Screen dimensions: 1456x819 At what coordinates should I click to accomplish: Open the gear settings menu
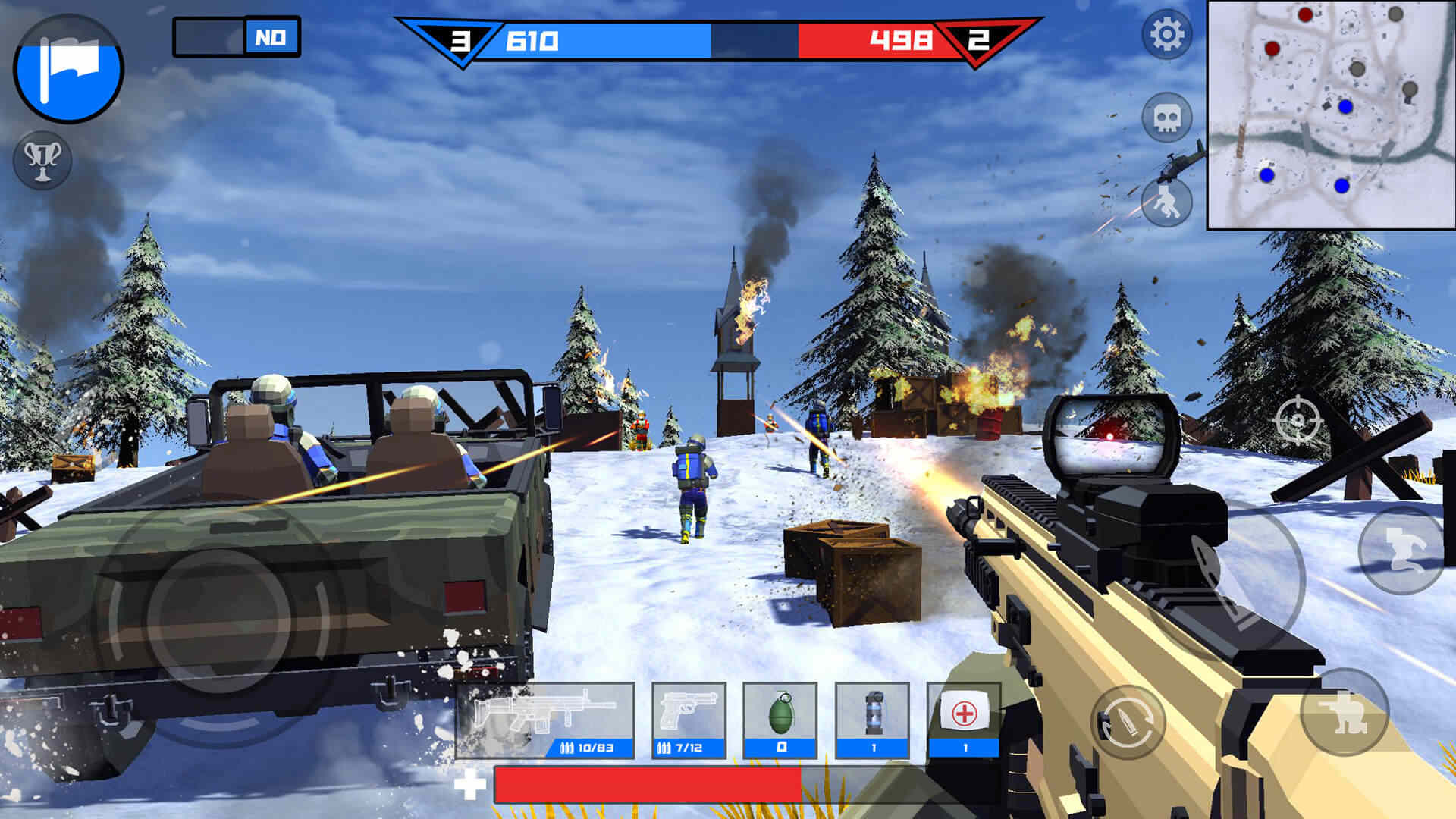point(1166,34)
